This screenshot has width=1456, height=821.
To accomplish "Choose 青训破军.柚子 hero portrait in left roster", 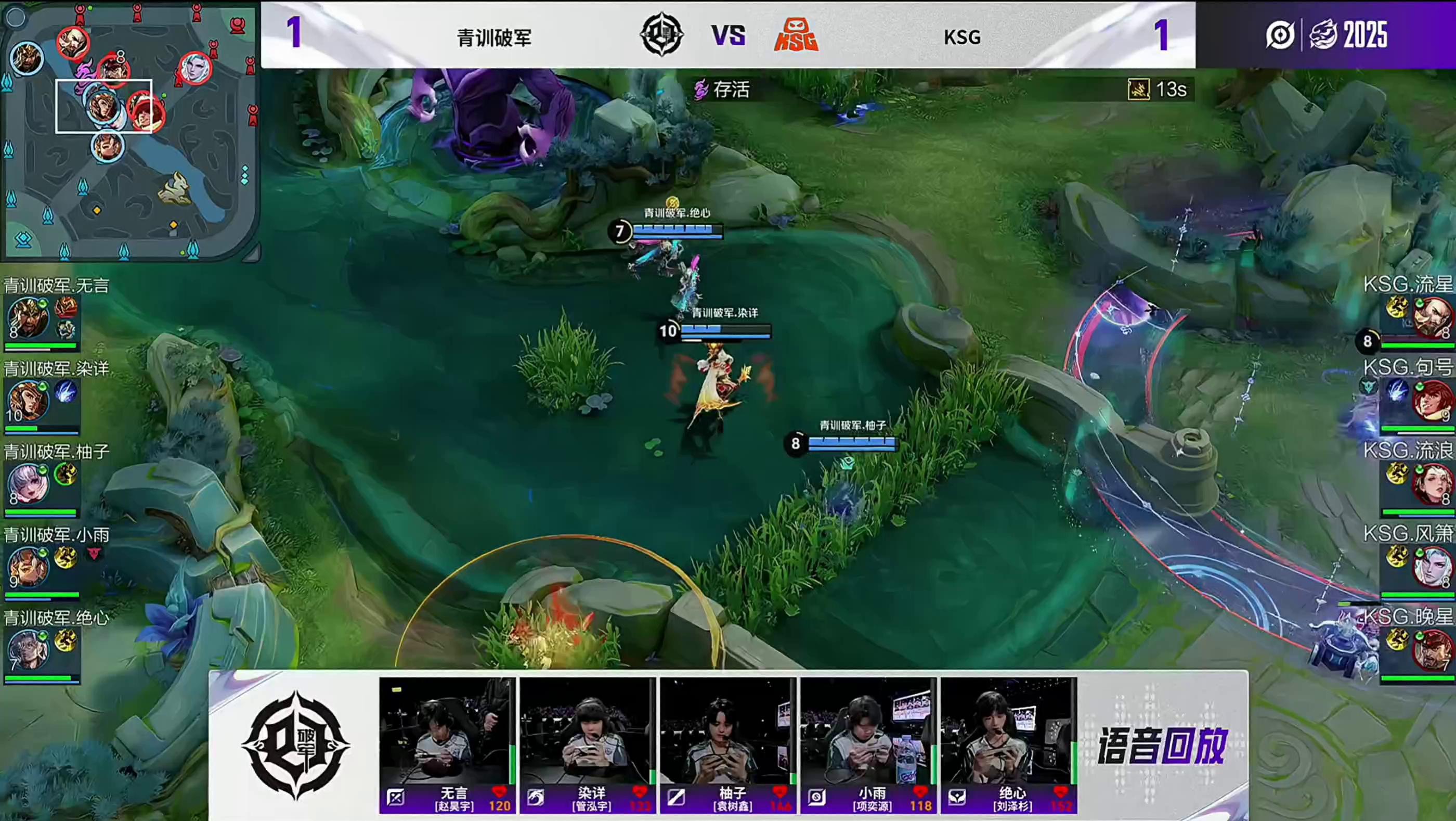I will tap(27, 483).
